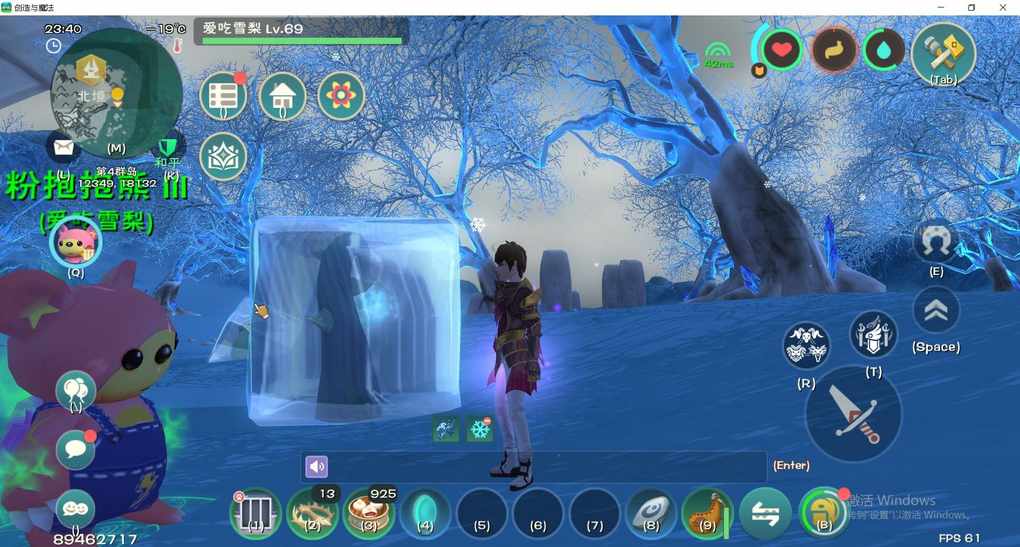Select the pink bear pet portrait
Image resolution: width=1020 pixels, height=547 pixels.
(x=75, y=243)
